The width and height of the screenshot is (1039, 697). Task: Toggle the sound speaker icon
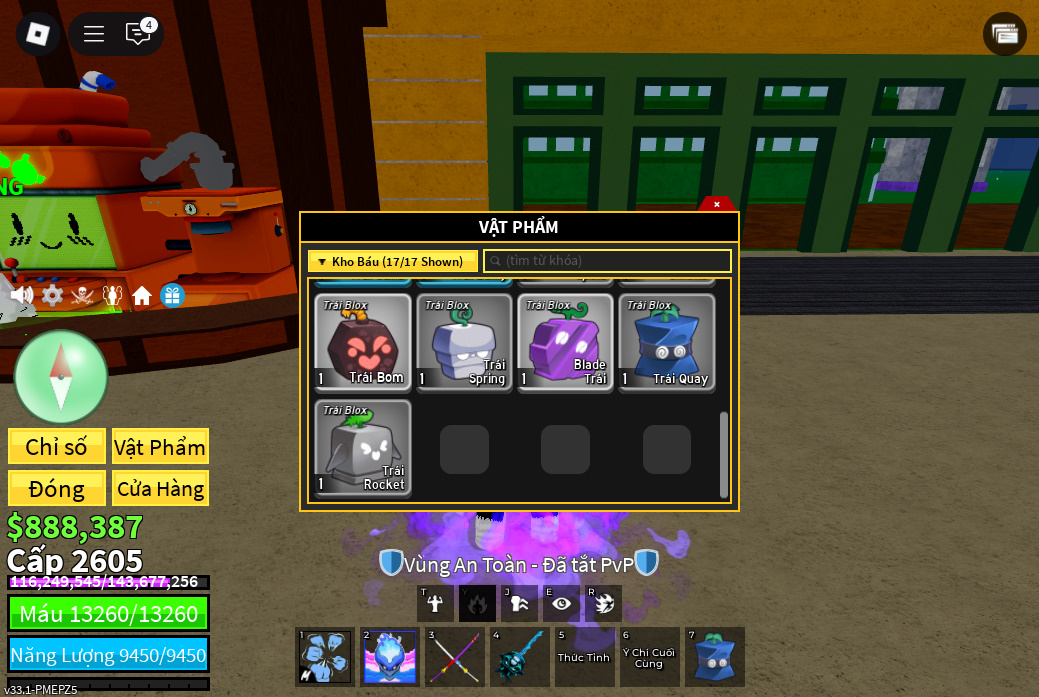pos(22,295)
